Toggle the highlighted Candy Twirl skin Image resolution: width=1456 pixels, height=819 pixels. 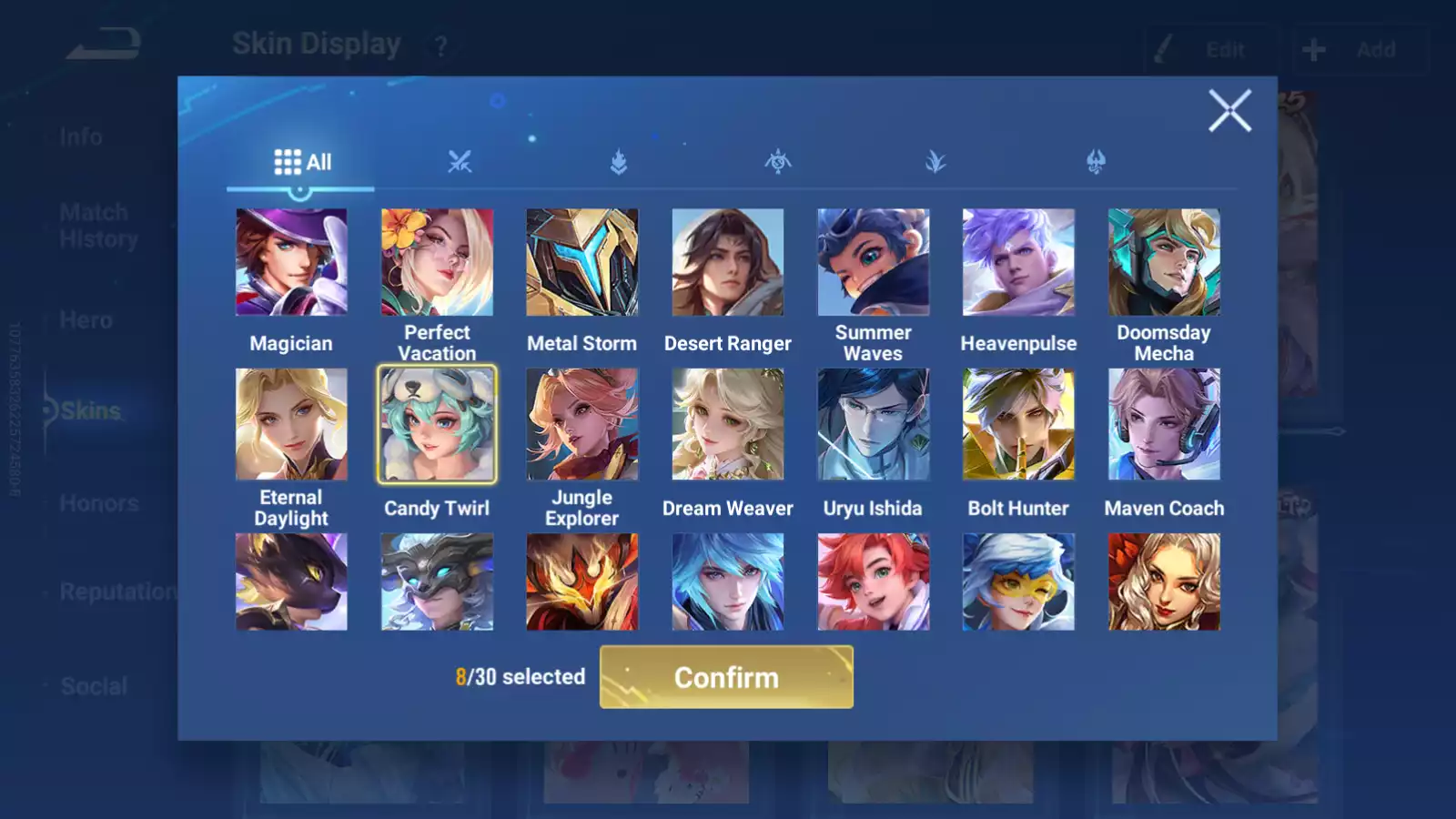437,424
